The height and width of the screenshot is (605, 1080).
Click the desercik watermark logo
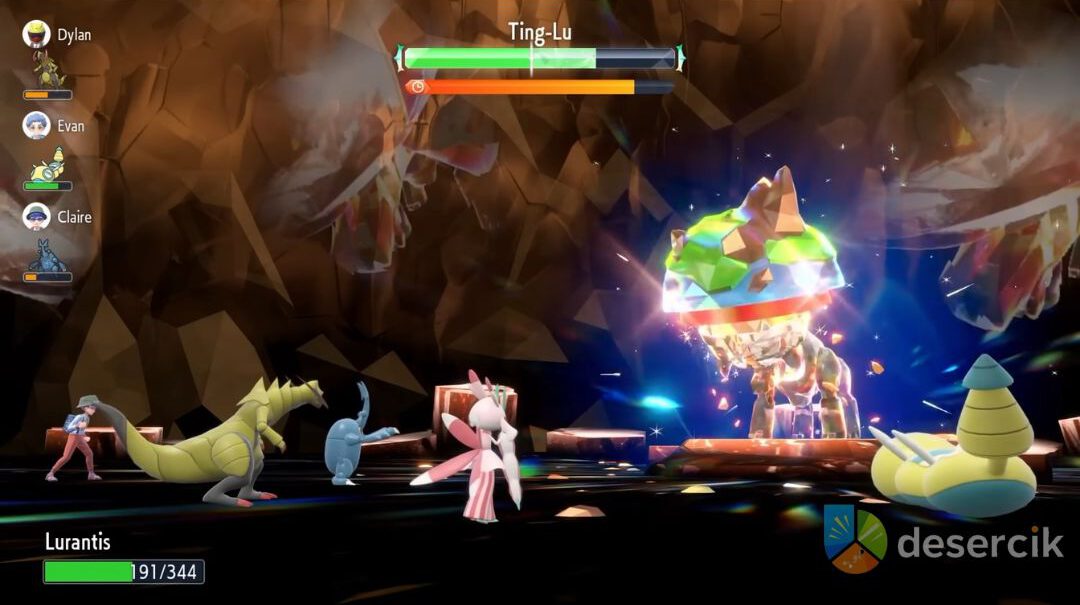(x=855, y=540)
